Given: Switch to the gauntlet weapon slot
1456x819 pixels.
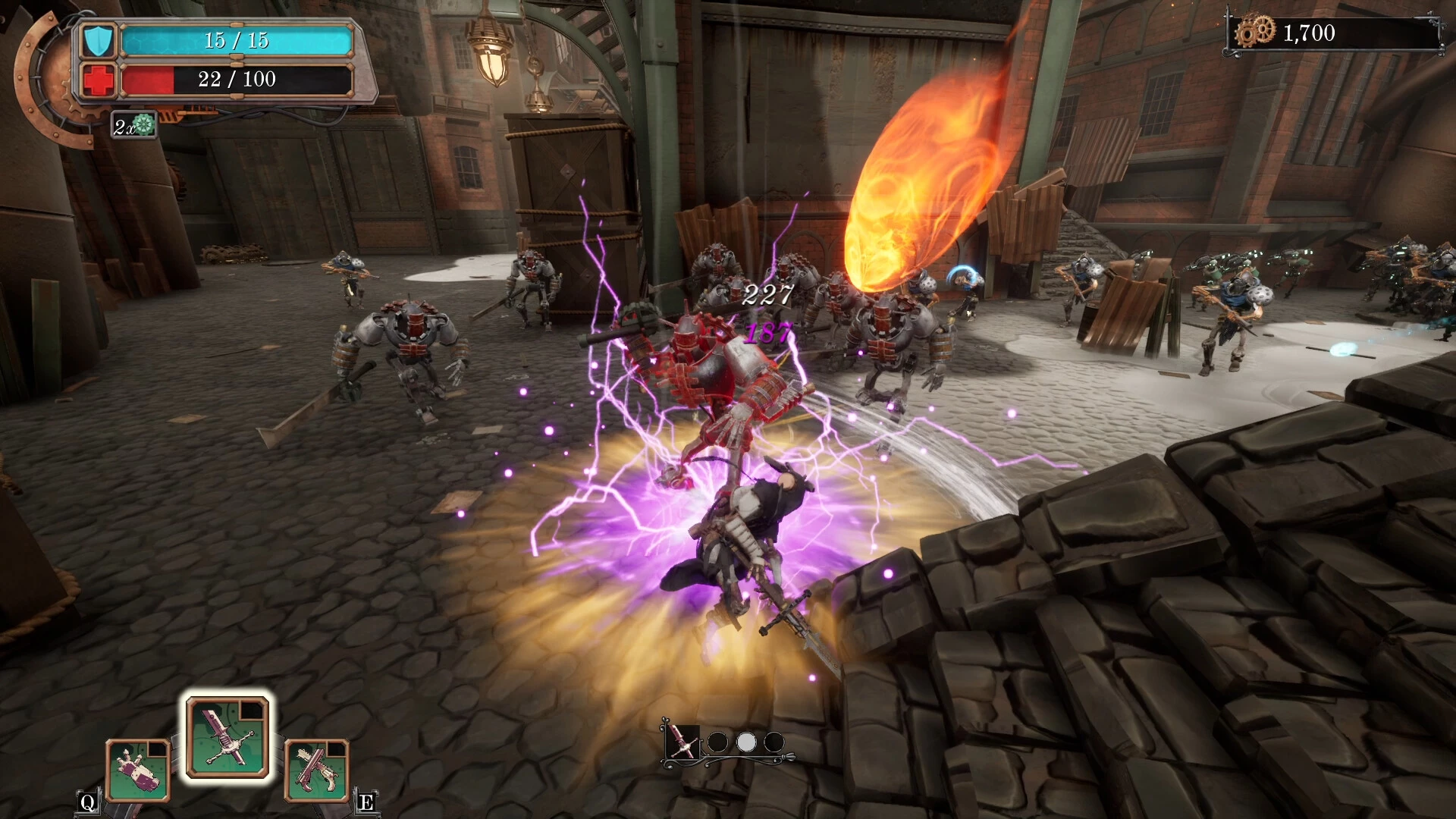Looking at the screenshot, I should tap(138, 770).
